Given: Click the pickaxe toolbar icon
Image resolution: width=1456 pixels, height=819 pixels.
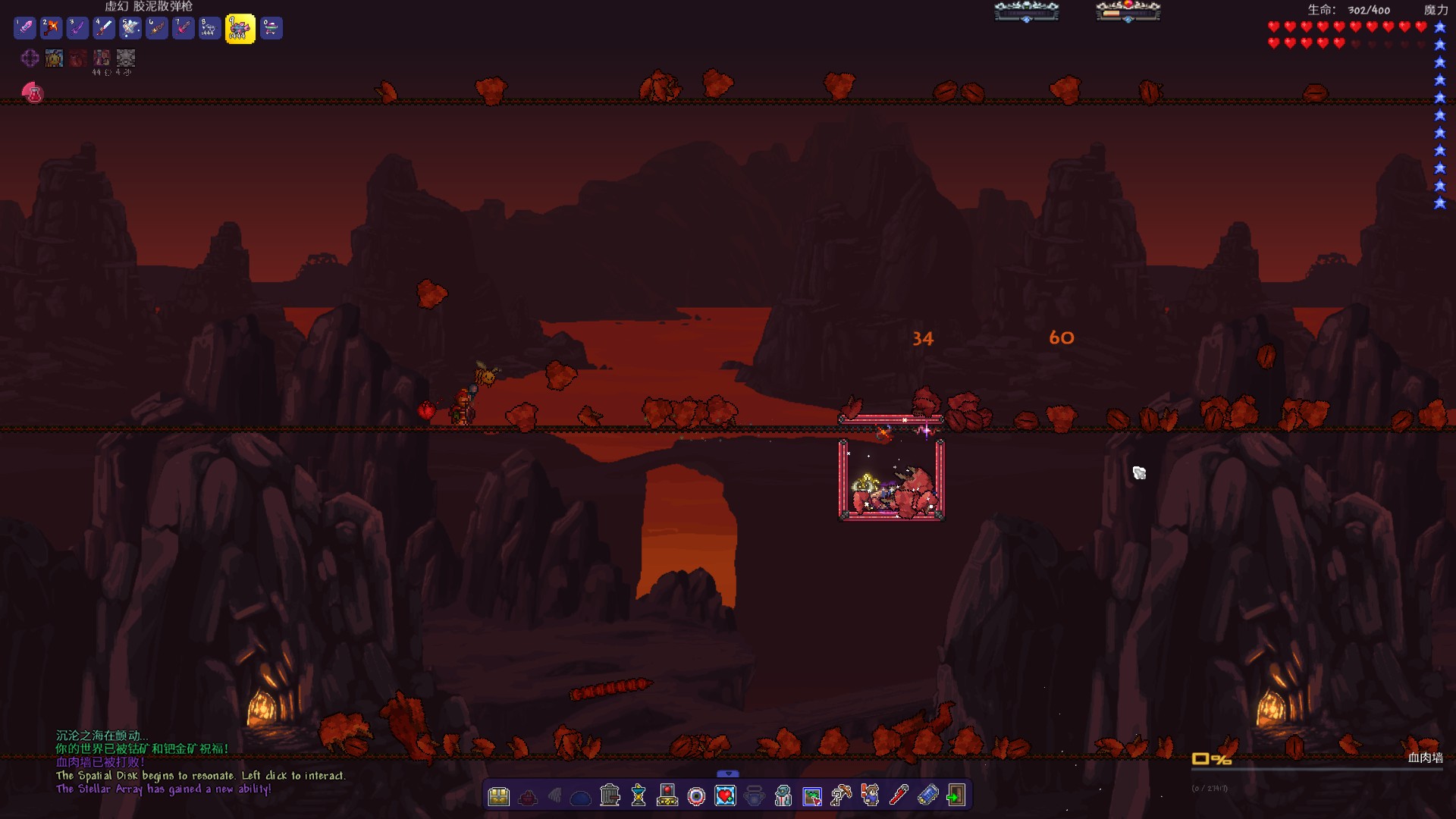Looking at the screenshot, I should coord(841,795).
